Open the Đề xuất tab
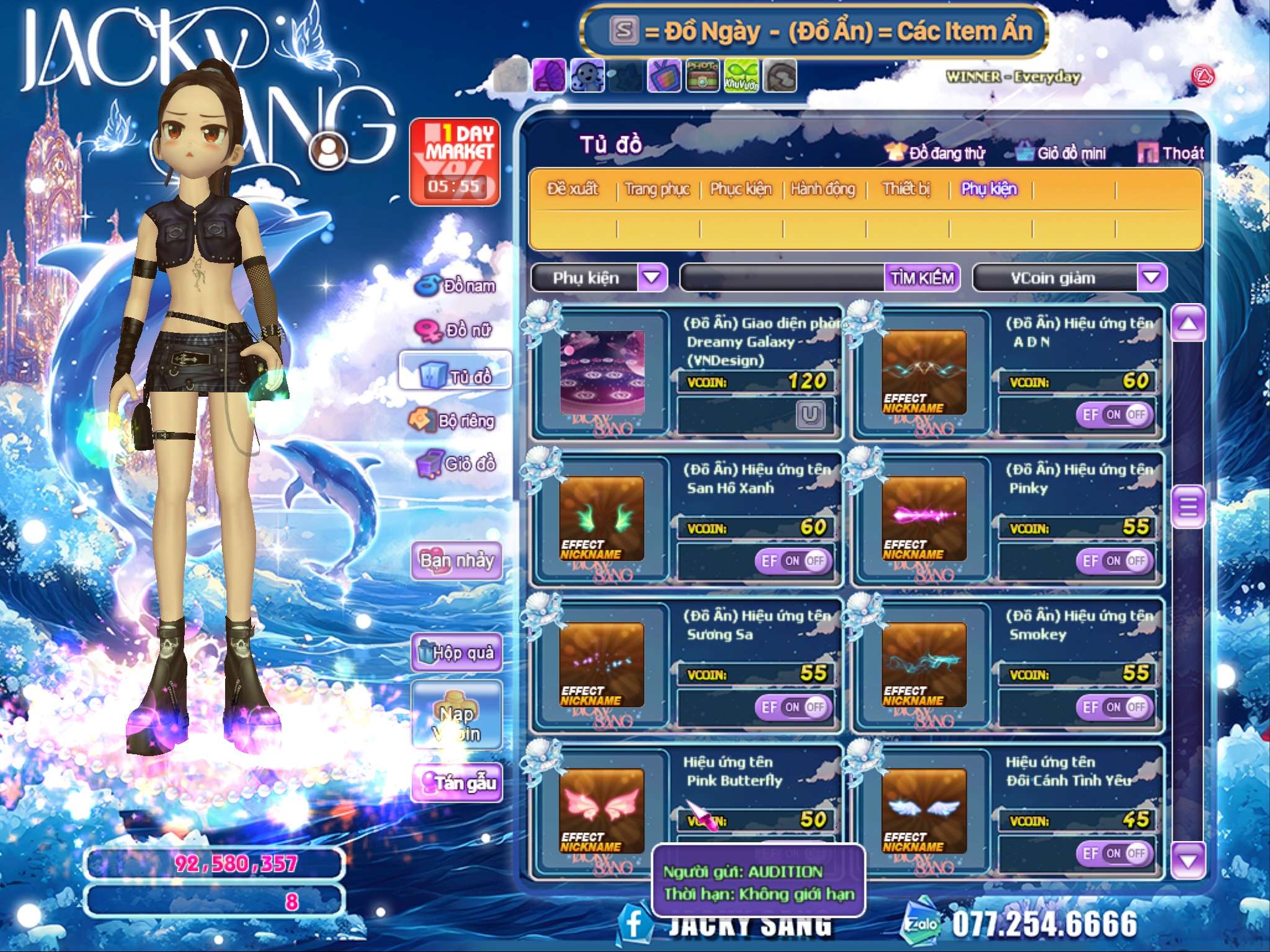Screen dimensions: 1270x952 pos(572,189)
